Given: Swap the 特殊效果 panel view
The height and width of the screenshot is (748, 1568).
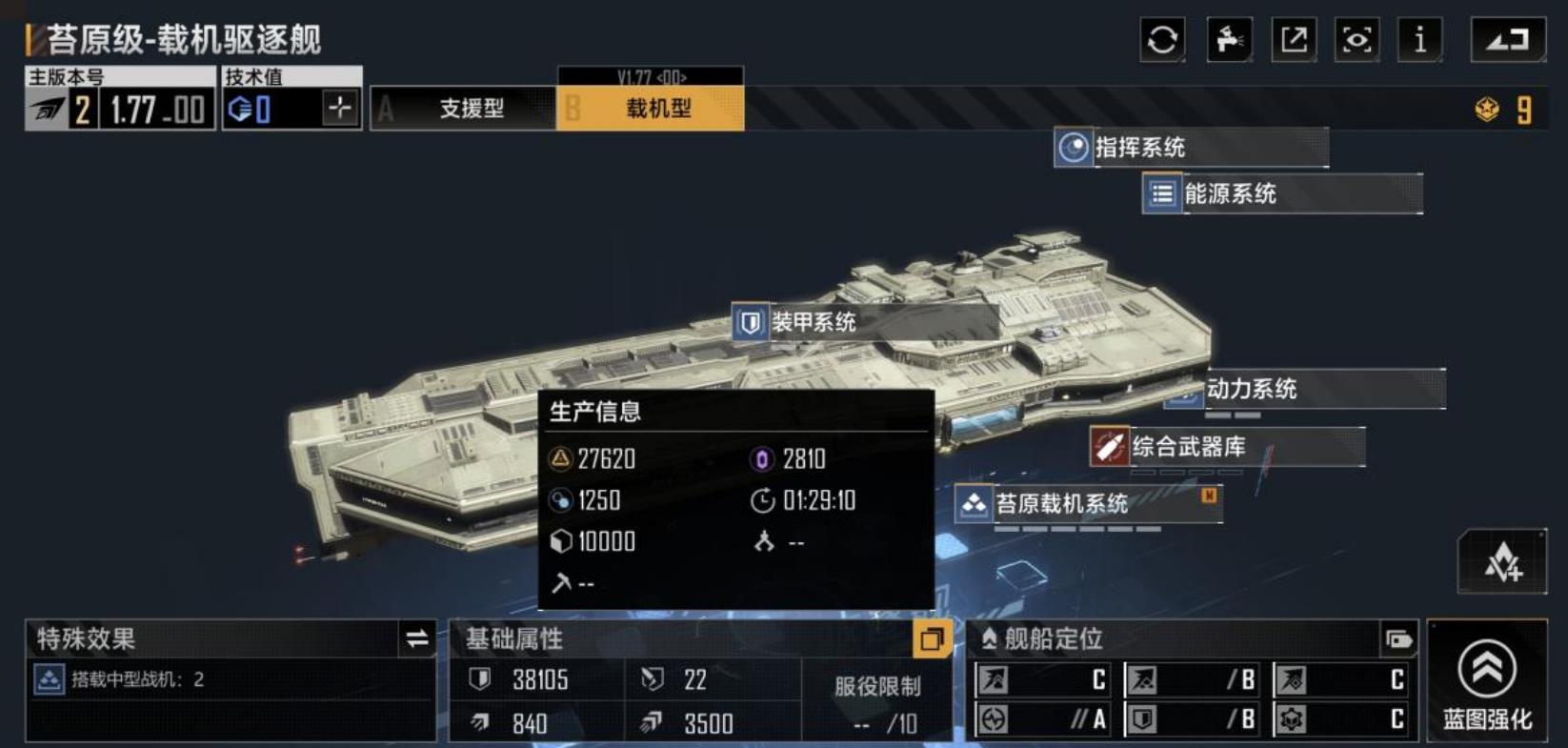Looking at the screenshot, I should 417,638.
